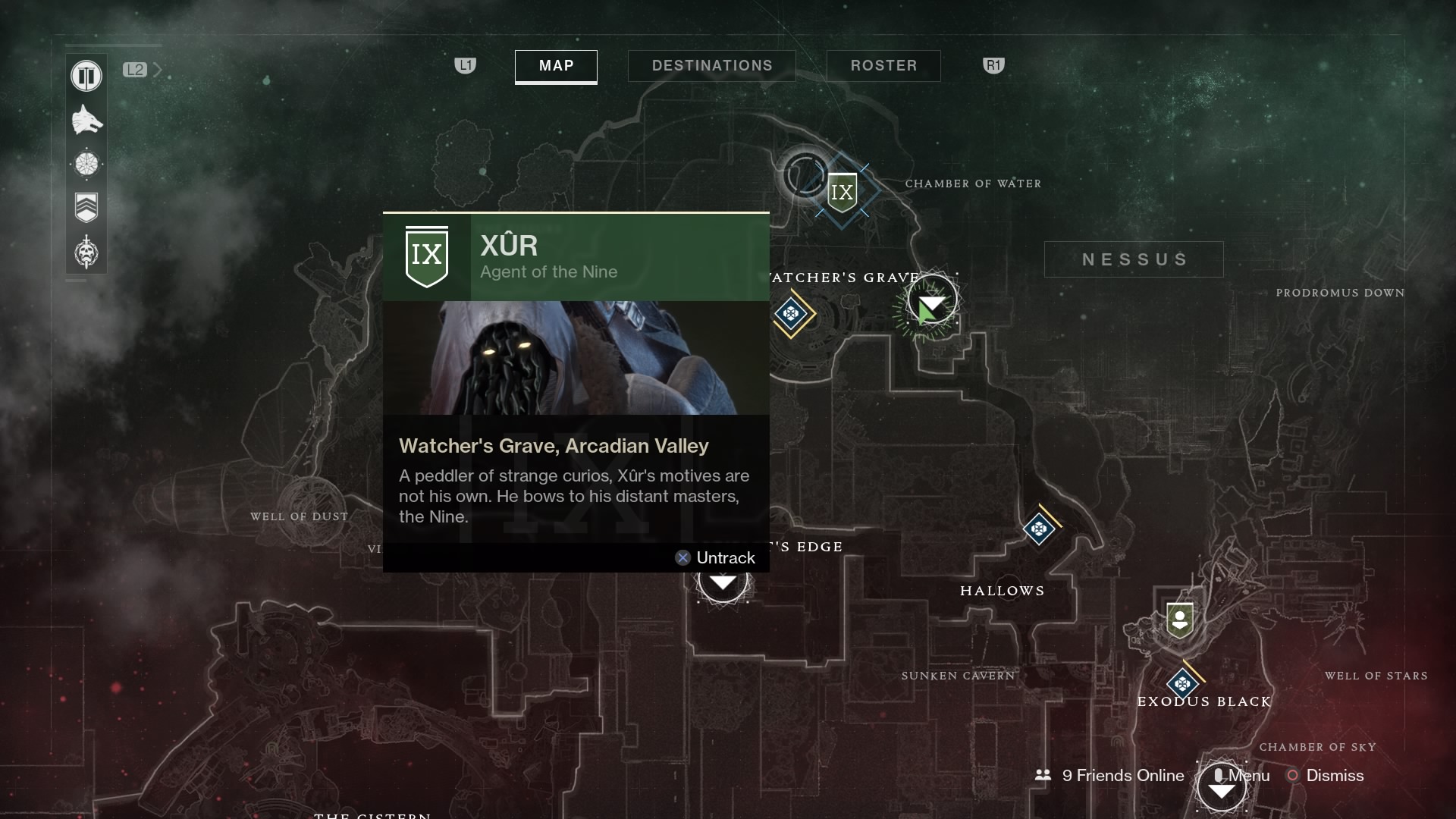Click the wolf head icon in the left sidebar
This screenshot has width=1456, height=819.
point(86,120)
